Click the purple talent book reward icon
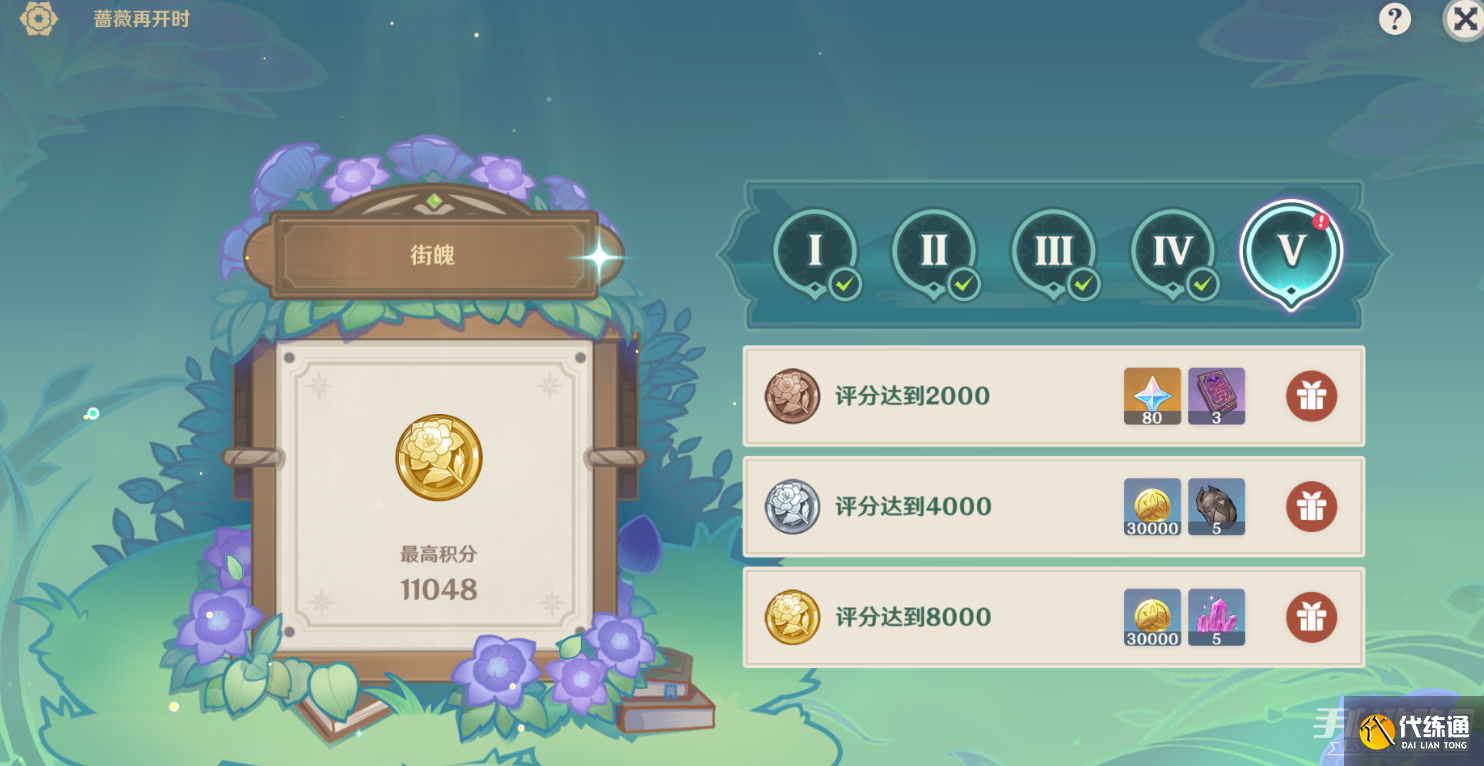 (1215, 396)
